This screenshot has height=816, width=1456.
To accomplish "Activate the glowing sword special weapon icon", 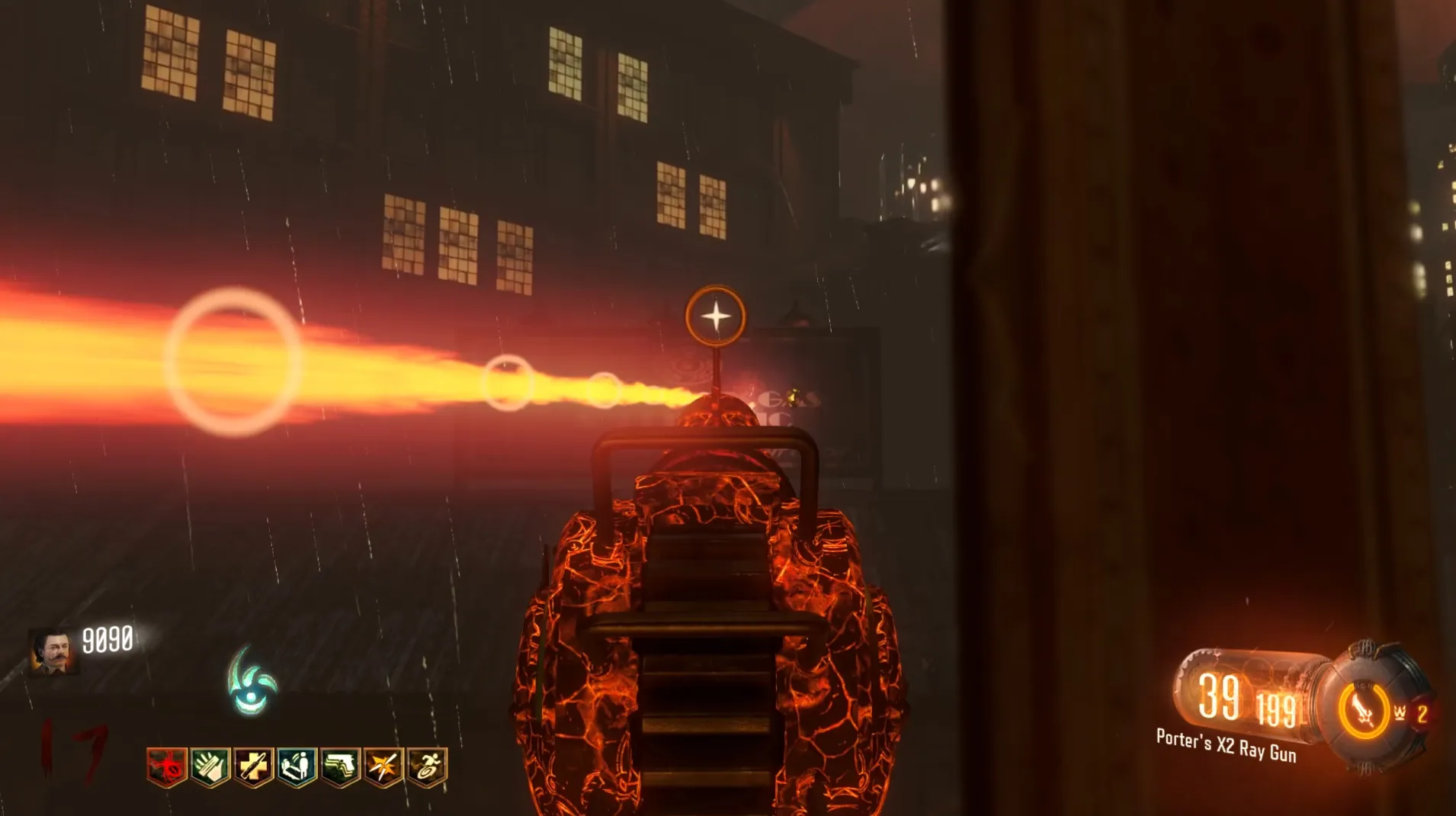I will click(1363, 711).
